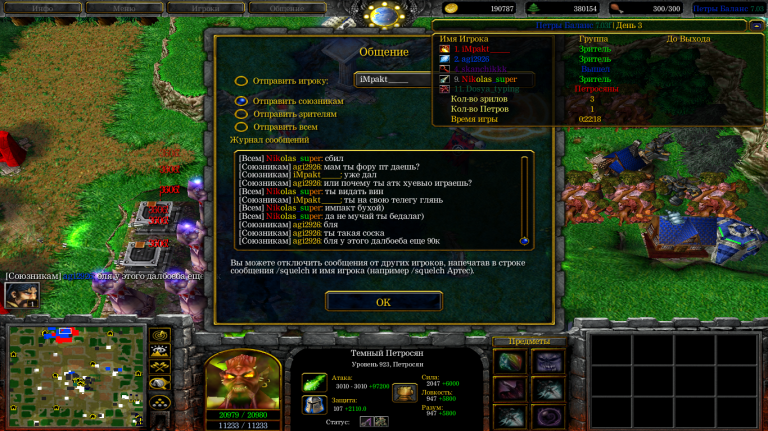Confirm the chat dialog with OK
Viewport: 768px width, 431px height.
click(383, 301)
